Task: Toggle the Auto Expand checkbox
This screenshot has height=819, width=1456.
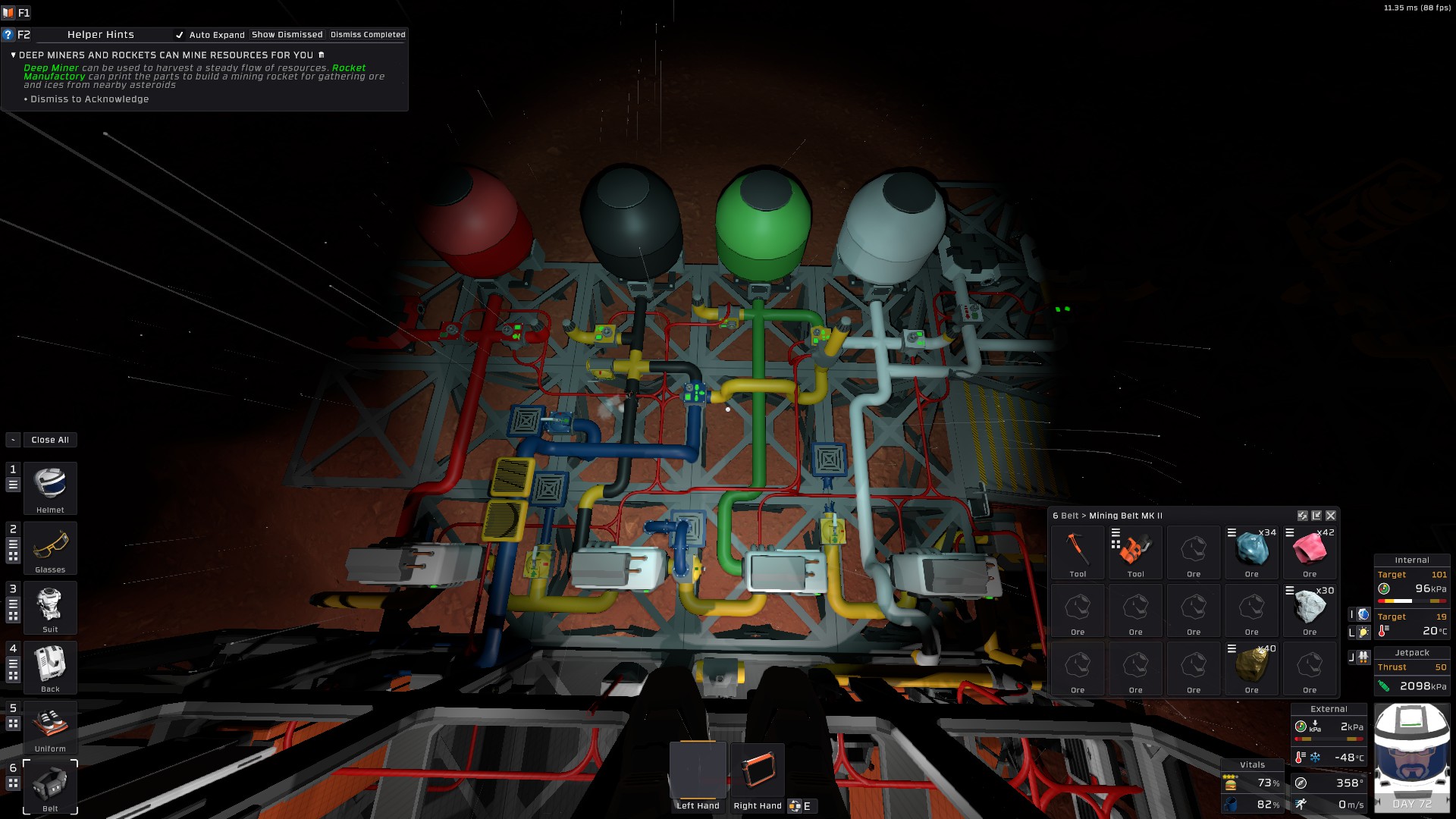Action: tap(180, 35)
